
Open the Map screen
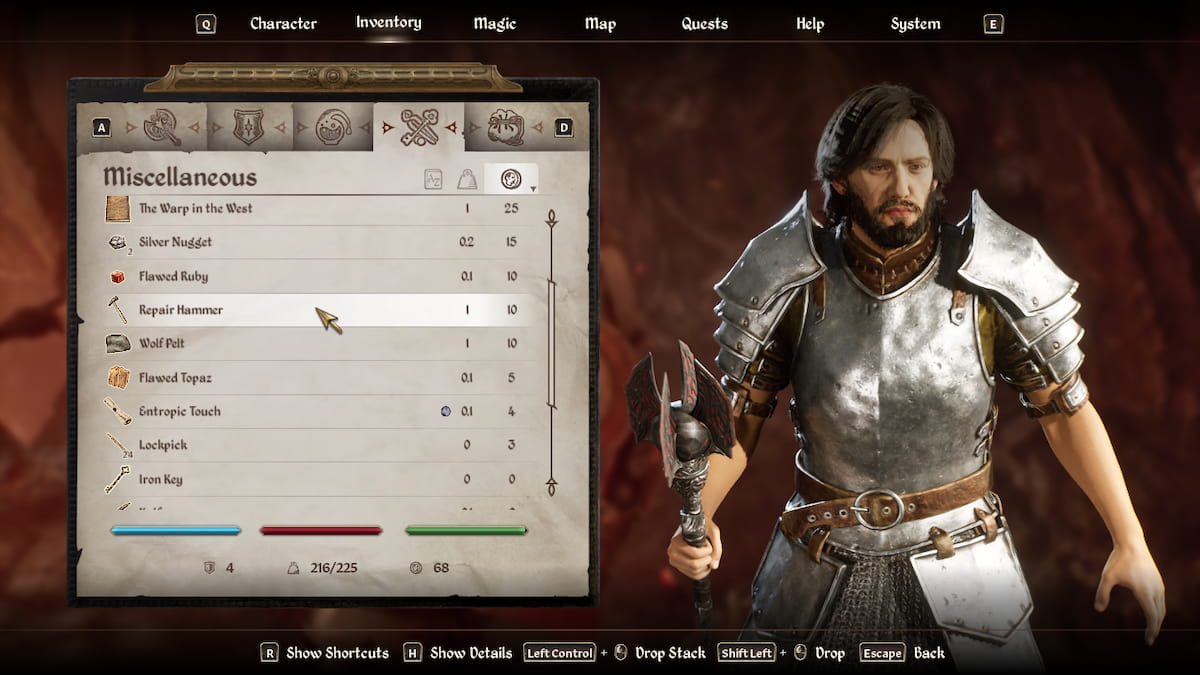(600, 24)
